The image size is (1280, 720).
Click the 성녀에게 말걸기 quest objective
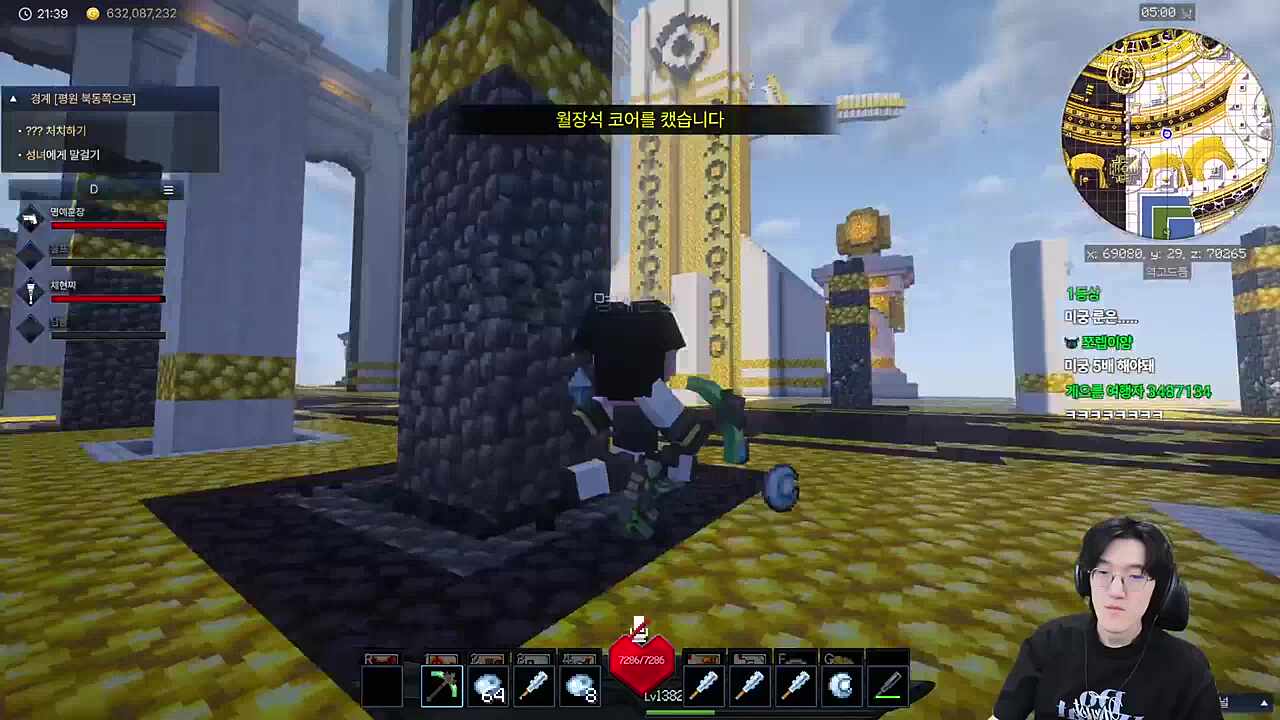tap(62, 155)
